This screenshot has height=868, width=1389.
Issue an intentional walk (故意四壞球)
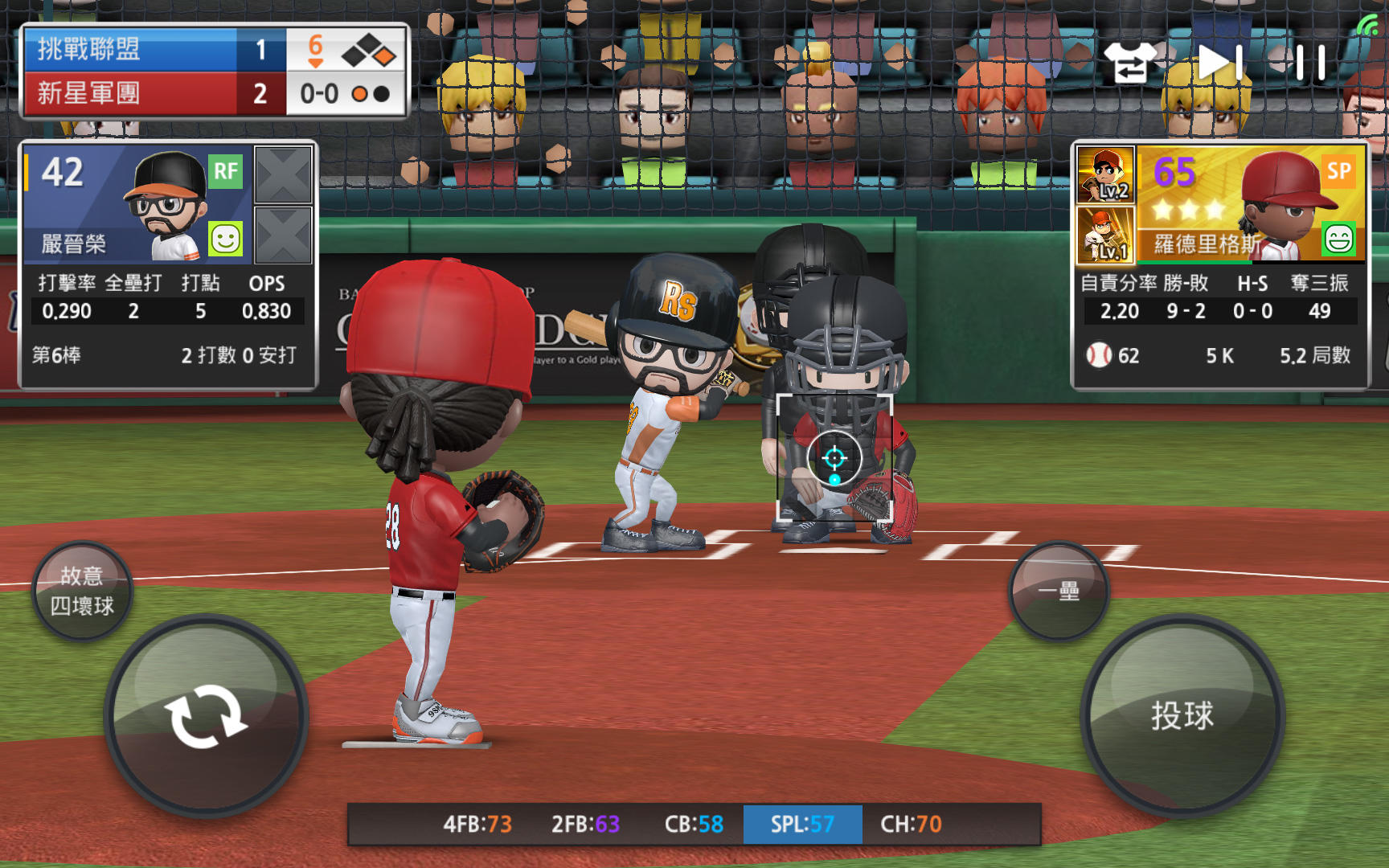pos(82,592)
